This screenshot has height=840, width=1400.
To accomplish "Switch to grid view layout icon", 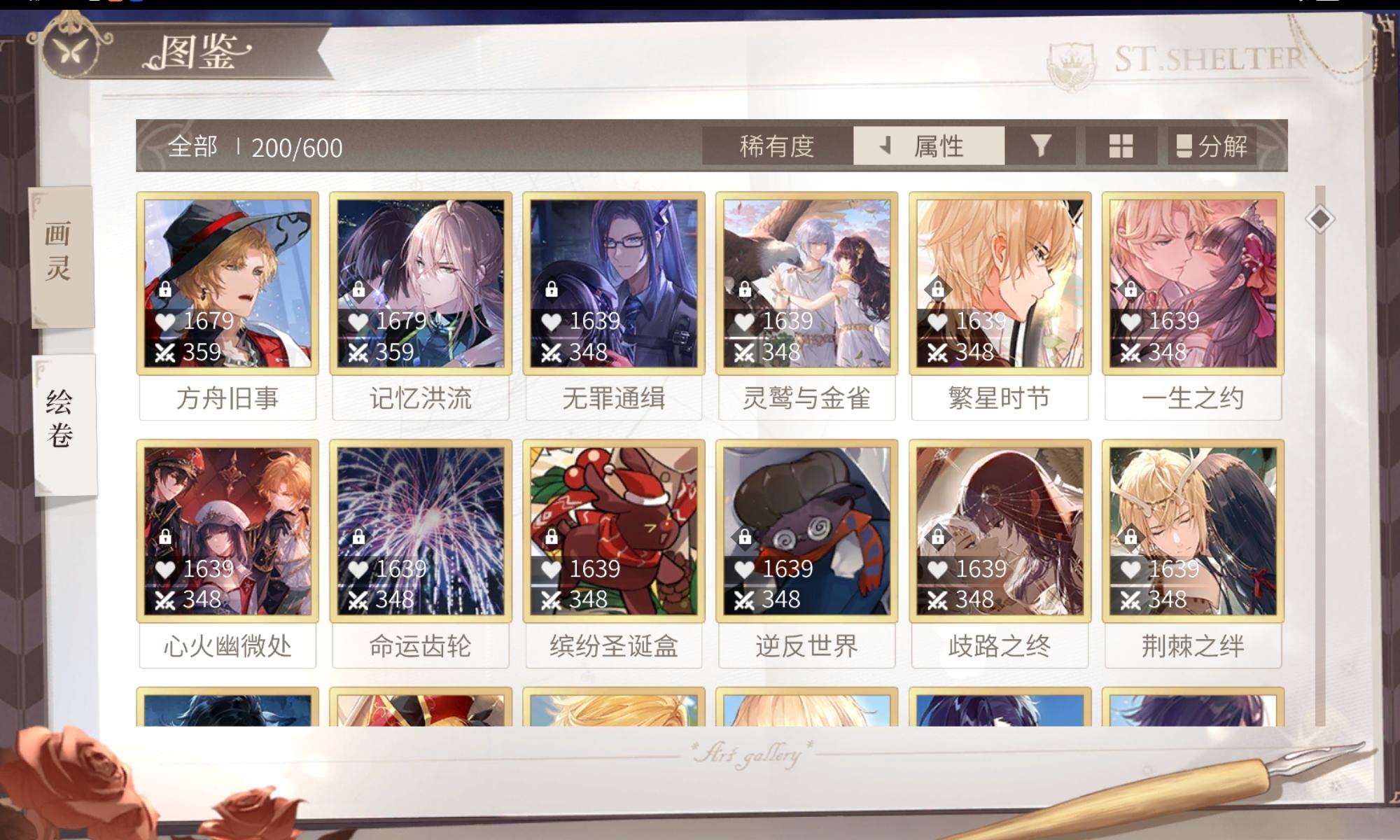I will click(x=1121, y=146).
